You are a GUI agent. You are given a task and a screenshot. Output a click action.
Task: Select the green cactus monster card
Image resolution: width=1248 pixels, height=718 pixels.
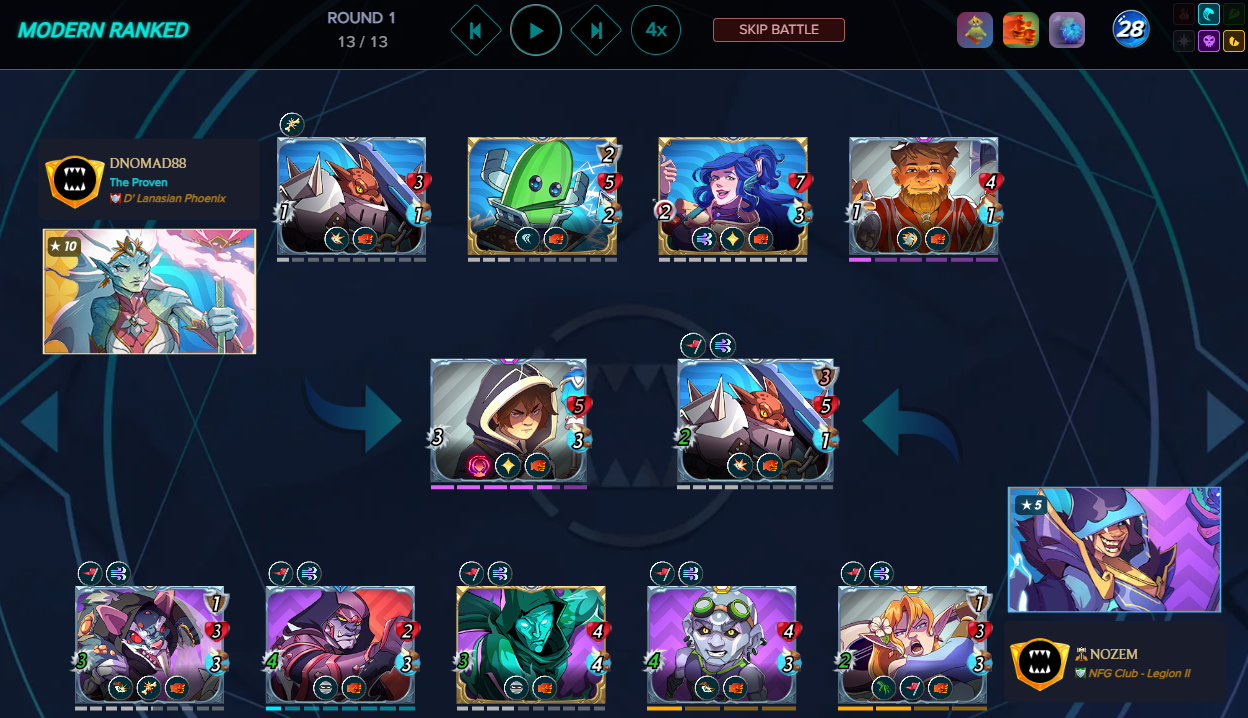pyautogui.click(x=542, y=199)
